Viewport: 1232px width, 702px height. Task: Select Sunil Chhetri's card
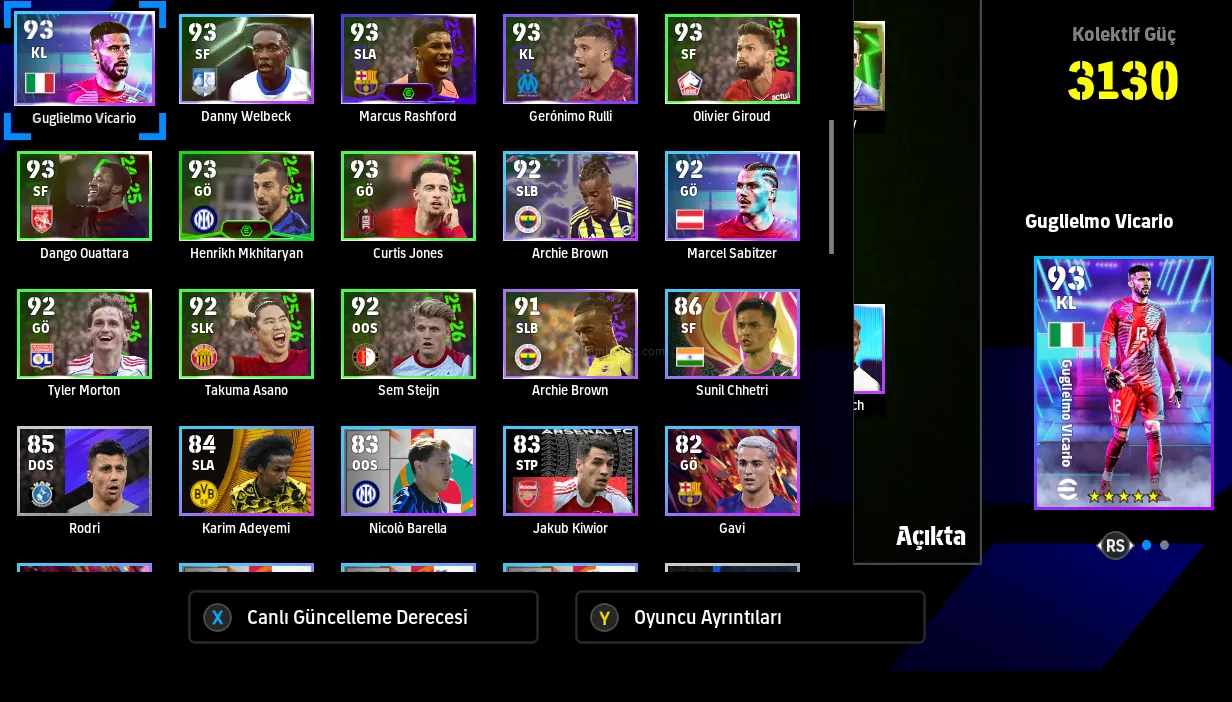click(732, 334)
